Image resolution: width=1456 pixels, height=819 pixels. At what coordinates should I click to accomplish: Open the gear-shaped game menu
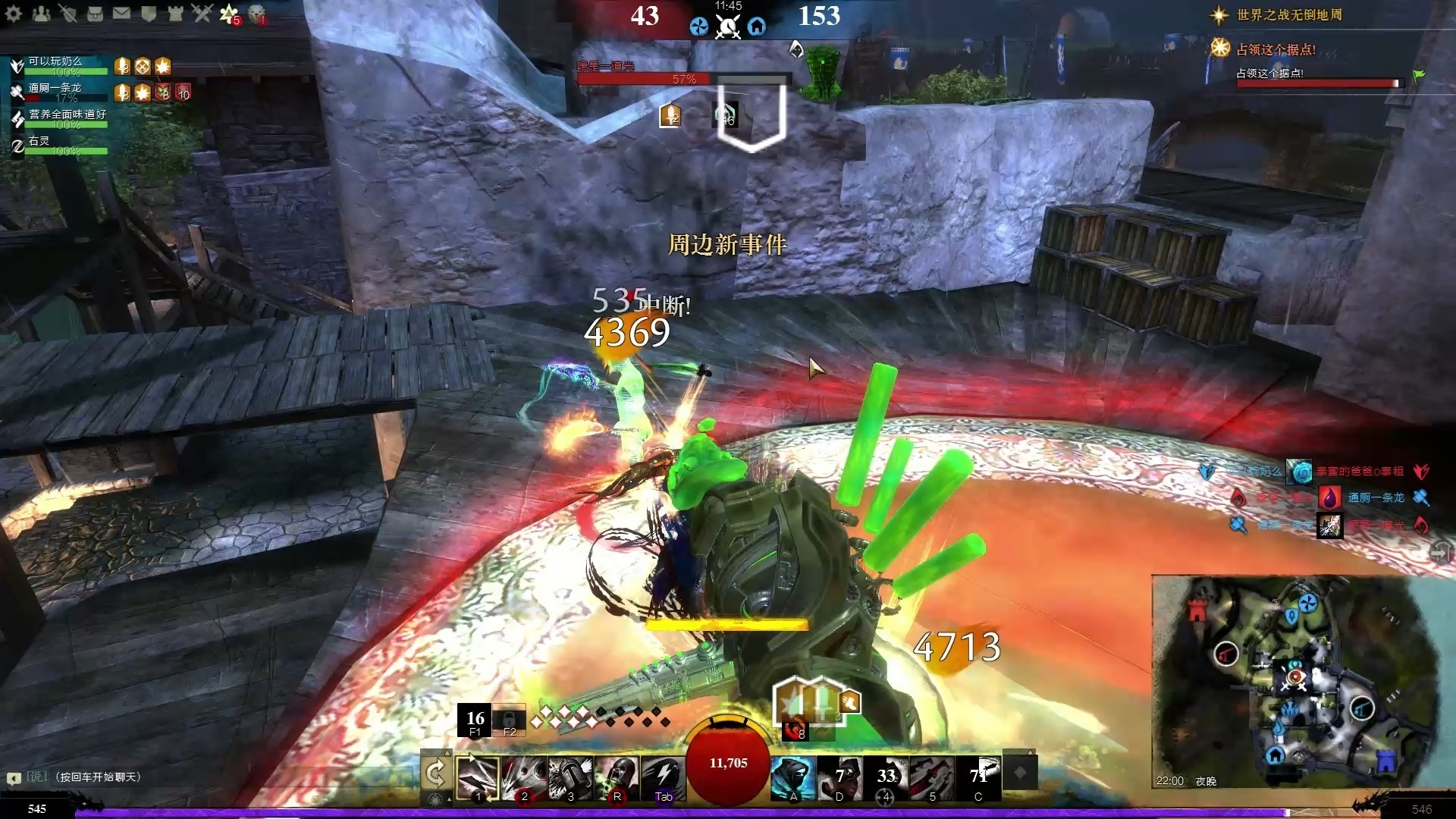coord(14,13)
